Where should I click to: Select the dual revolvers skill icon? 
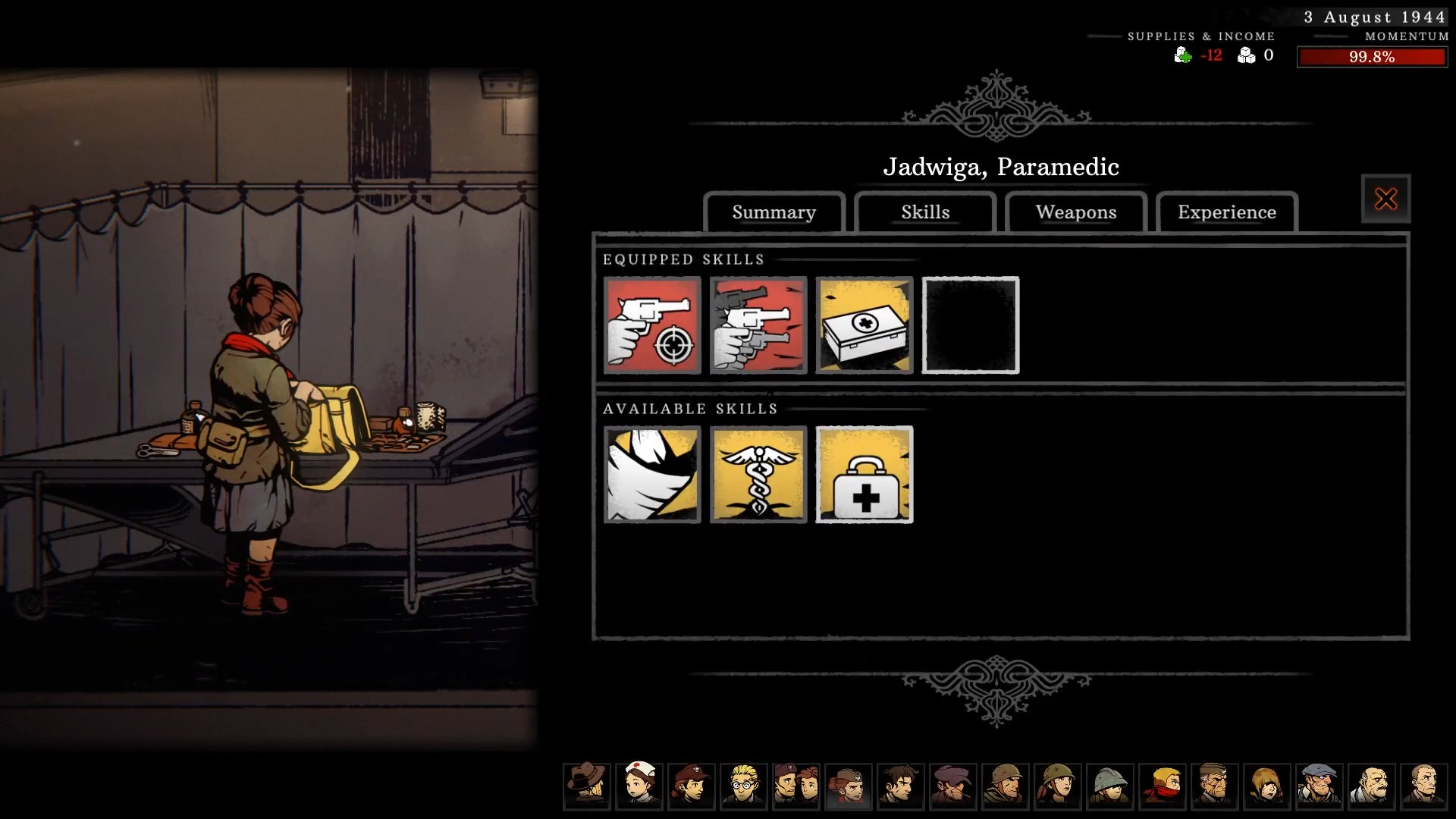click(758, 325)
